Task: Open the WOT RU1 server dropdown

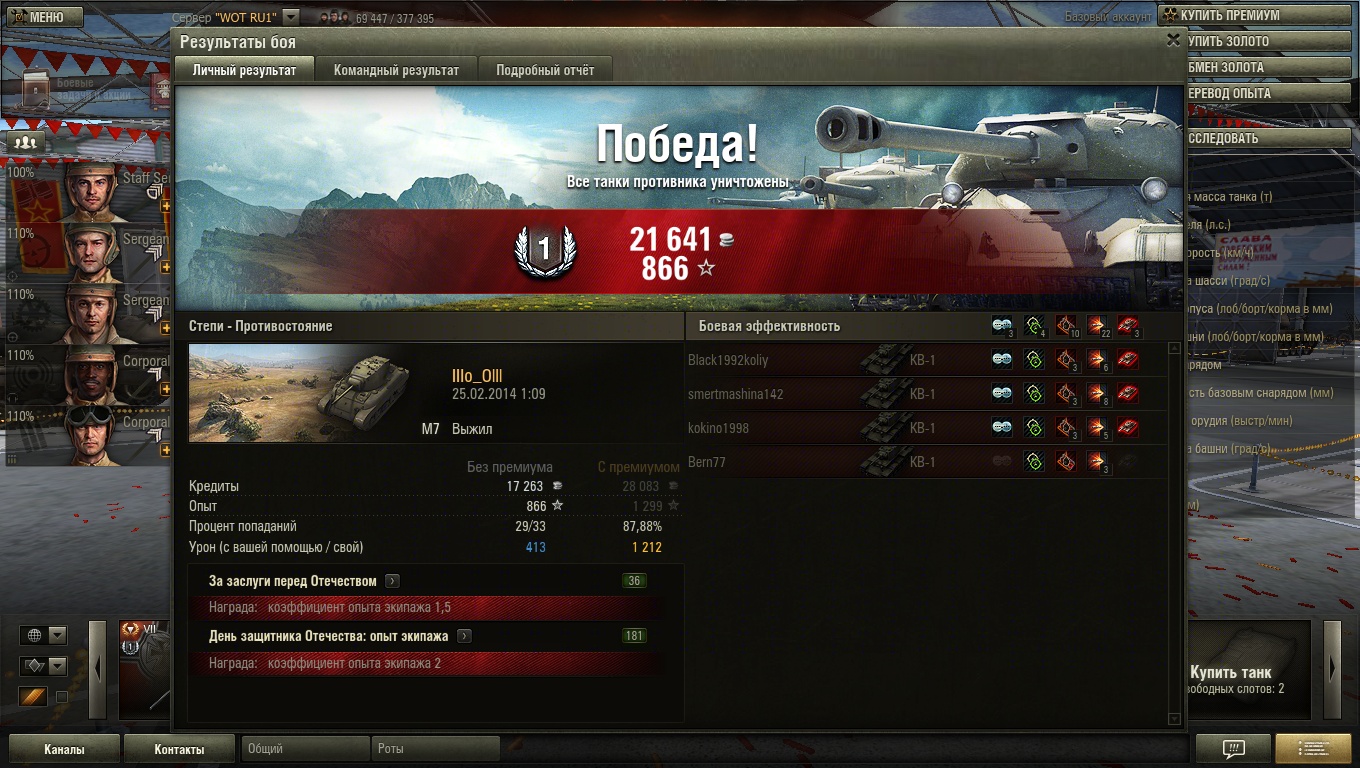Action: pyautogui.click(x=290, y=17)
